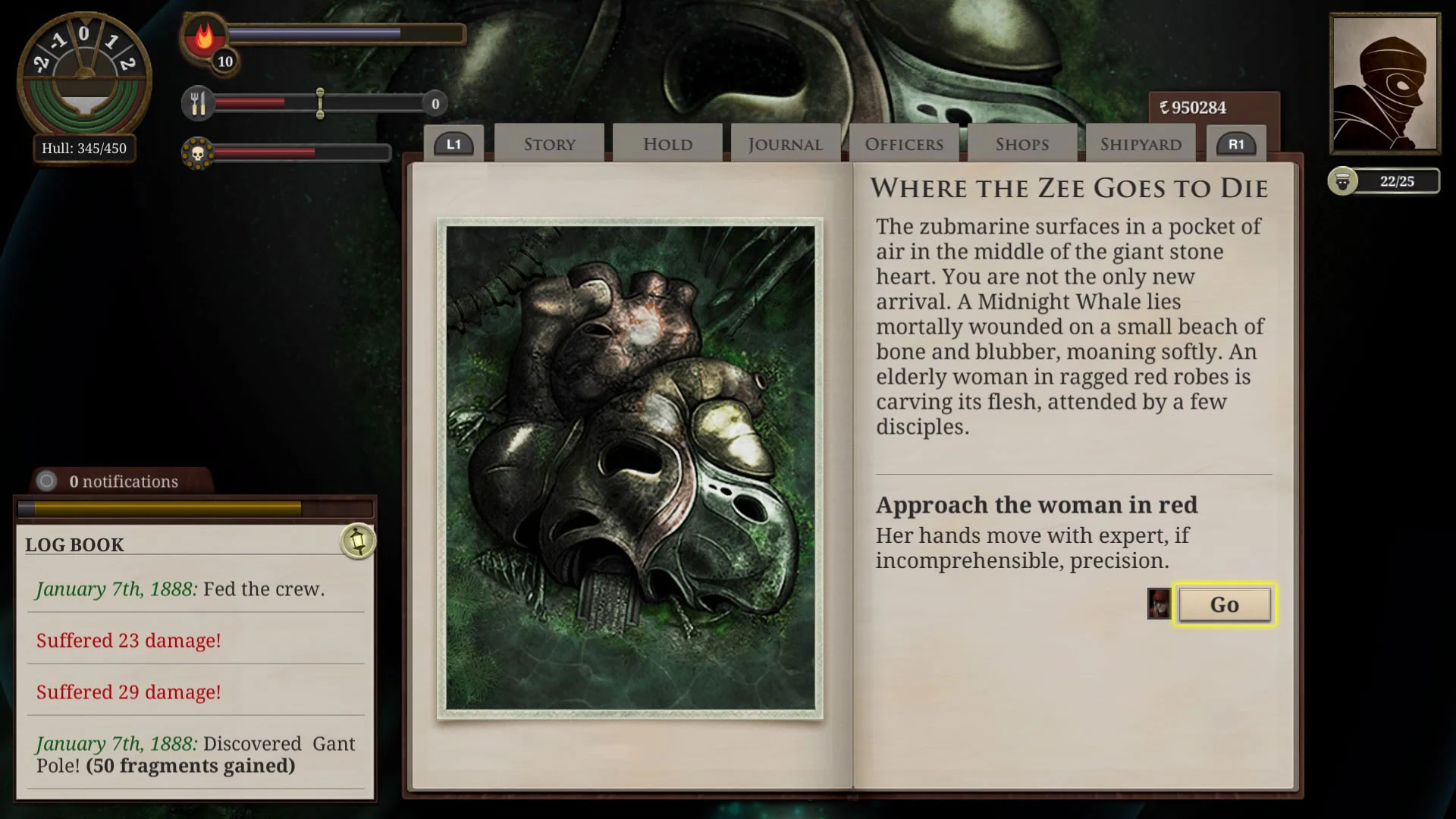The height and width of the screenshot is (819, 1456).
Task: Click the notifications indicator circle
Action: (49, 481)
